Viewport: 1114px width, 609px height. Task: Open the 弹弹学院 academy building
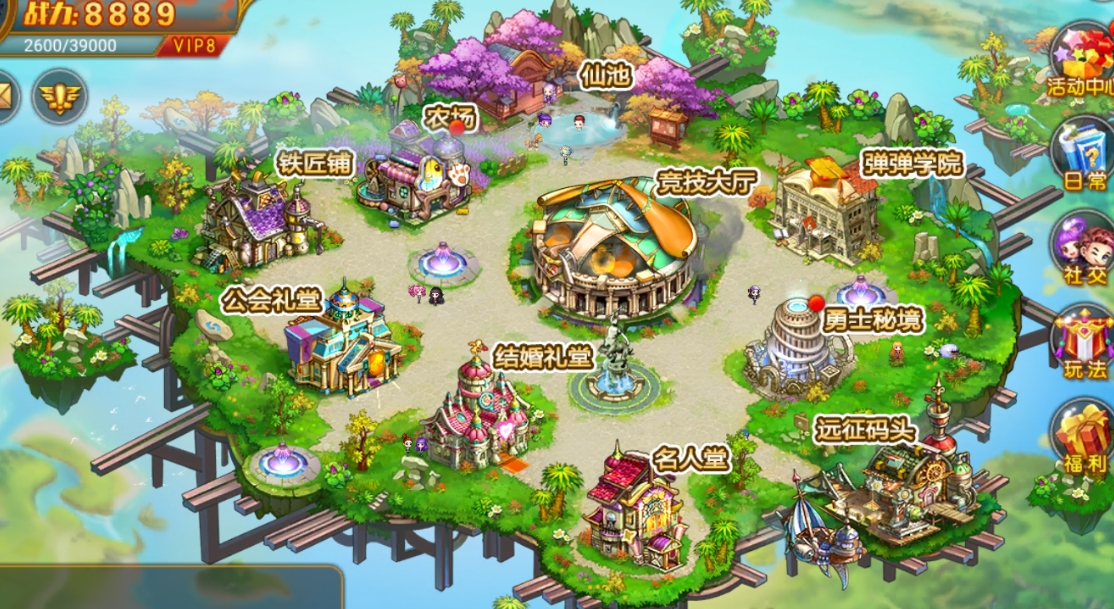tap(825, 210)
